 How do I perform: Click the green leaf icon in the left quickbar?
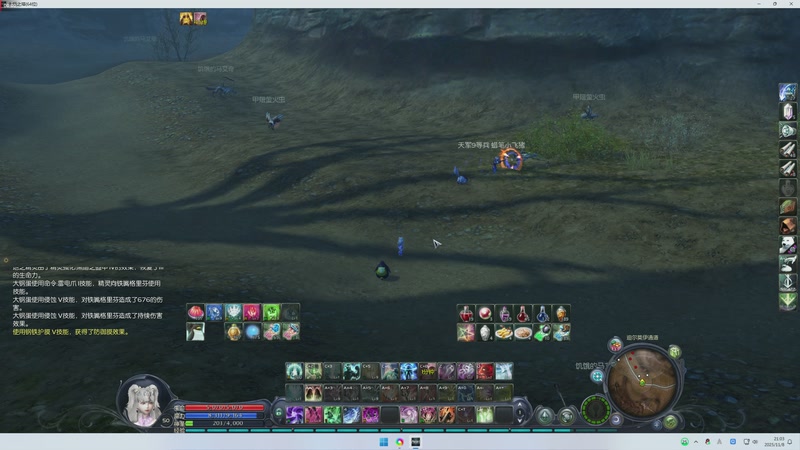(x=271, y=313)
